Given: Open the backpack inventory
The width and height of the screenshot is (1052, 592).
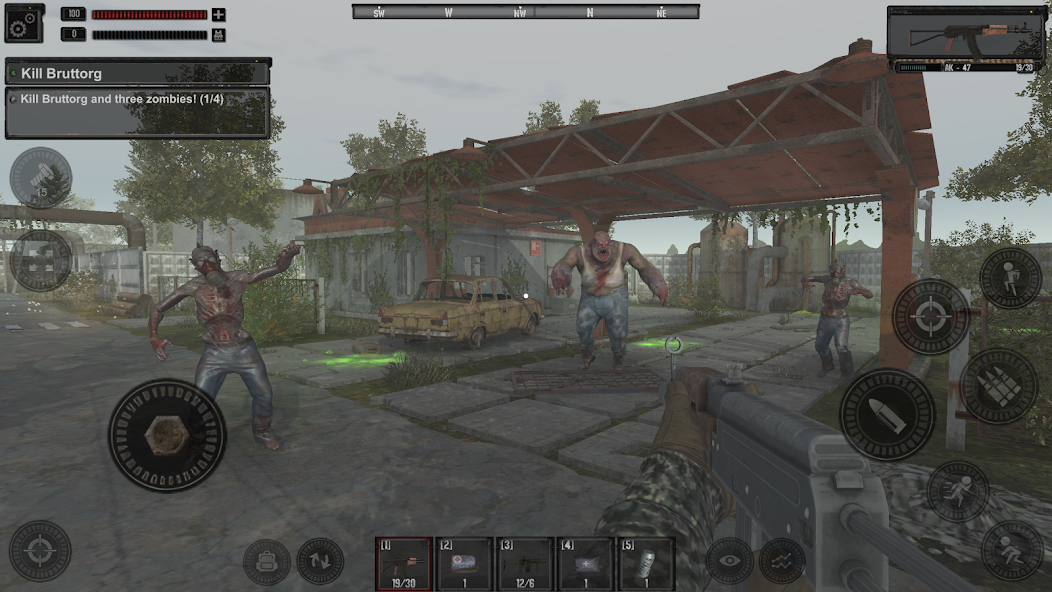Looking at the screenshot, I should pos(267,562).
